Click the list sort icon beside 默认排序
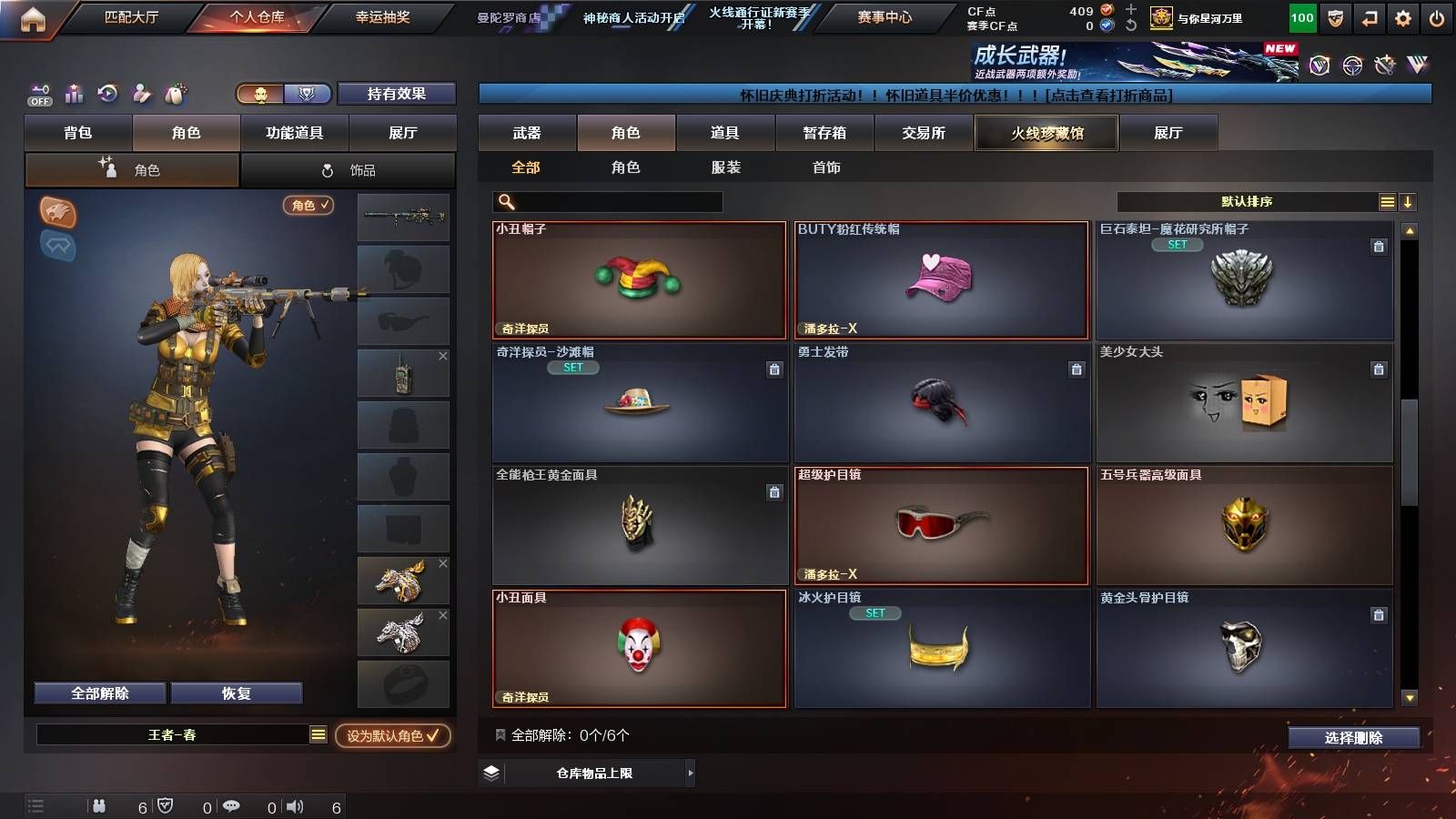 coord(1387,201)
